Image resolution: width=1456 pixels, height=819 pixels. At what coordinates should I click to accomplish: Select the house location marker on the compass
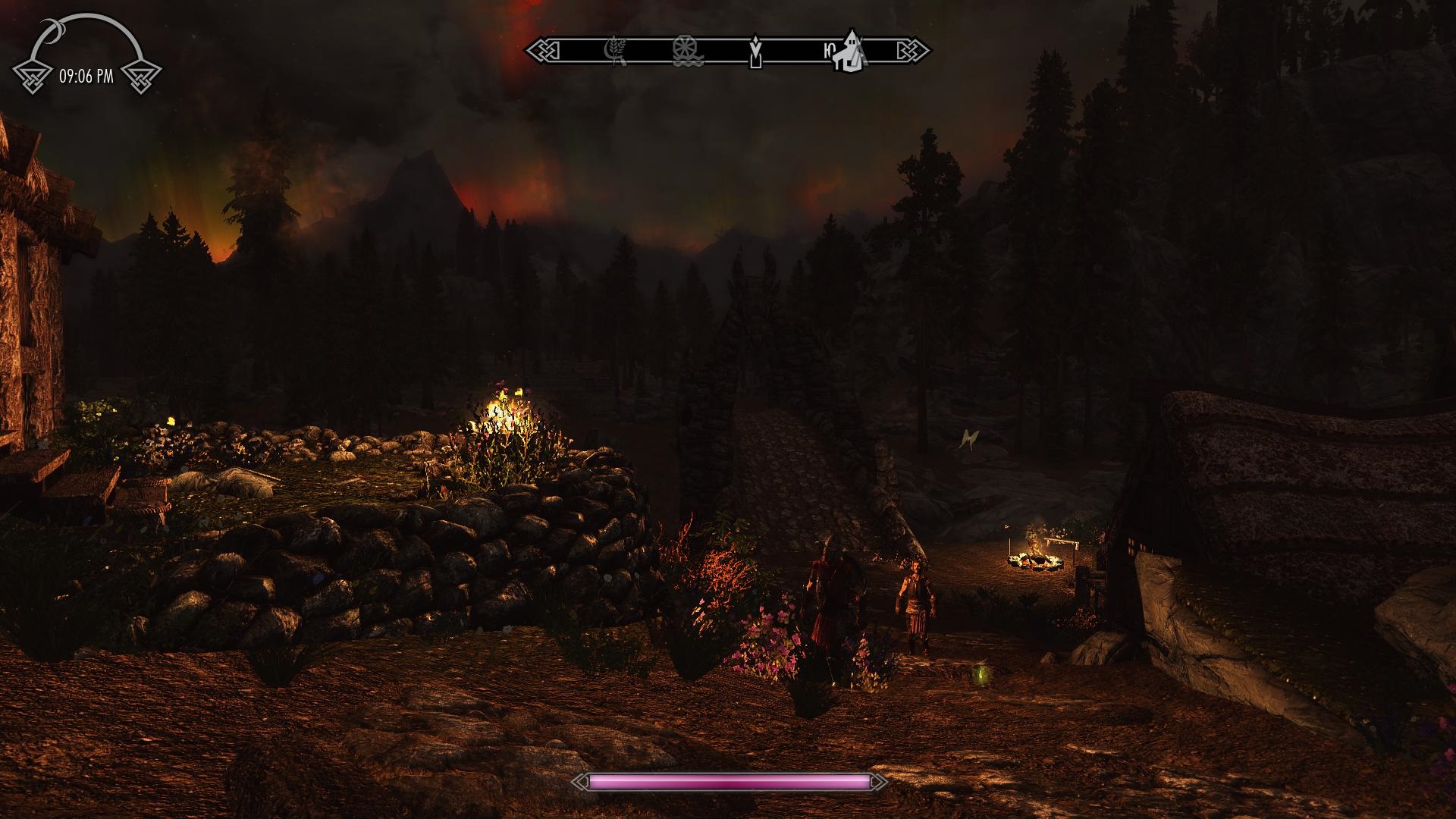850,51
